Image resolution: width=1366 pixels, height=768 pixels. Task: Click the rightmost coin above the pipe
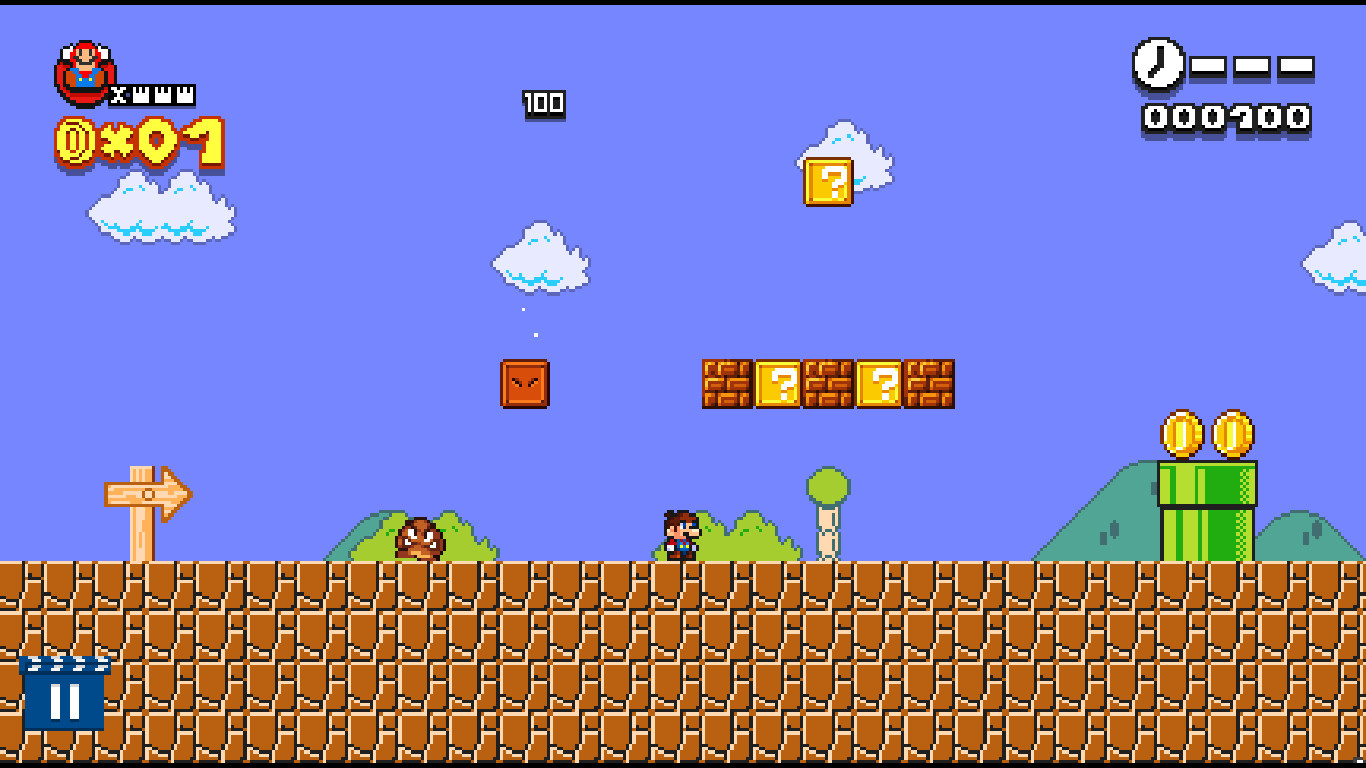(x=1232, y=432)
